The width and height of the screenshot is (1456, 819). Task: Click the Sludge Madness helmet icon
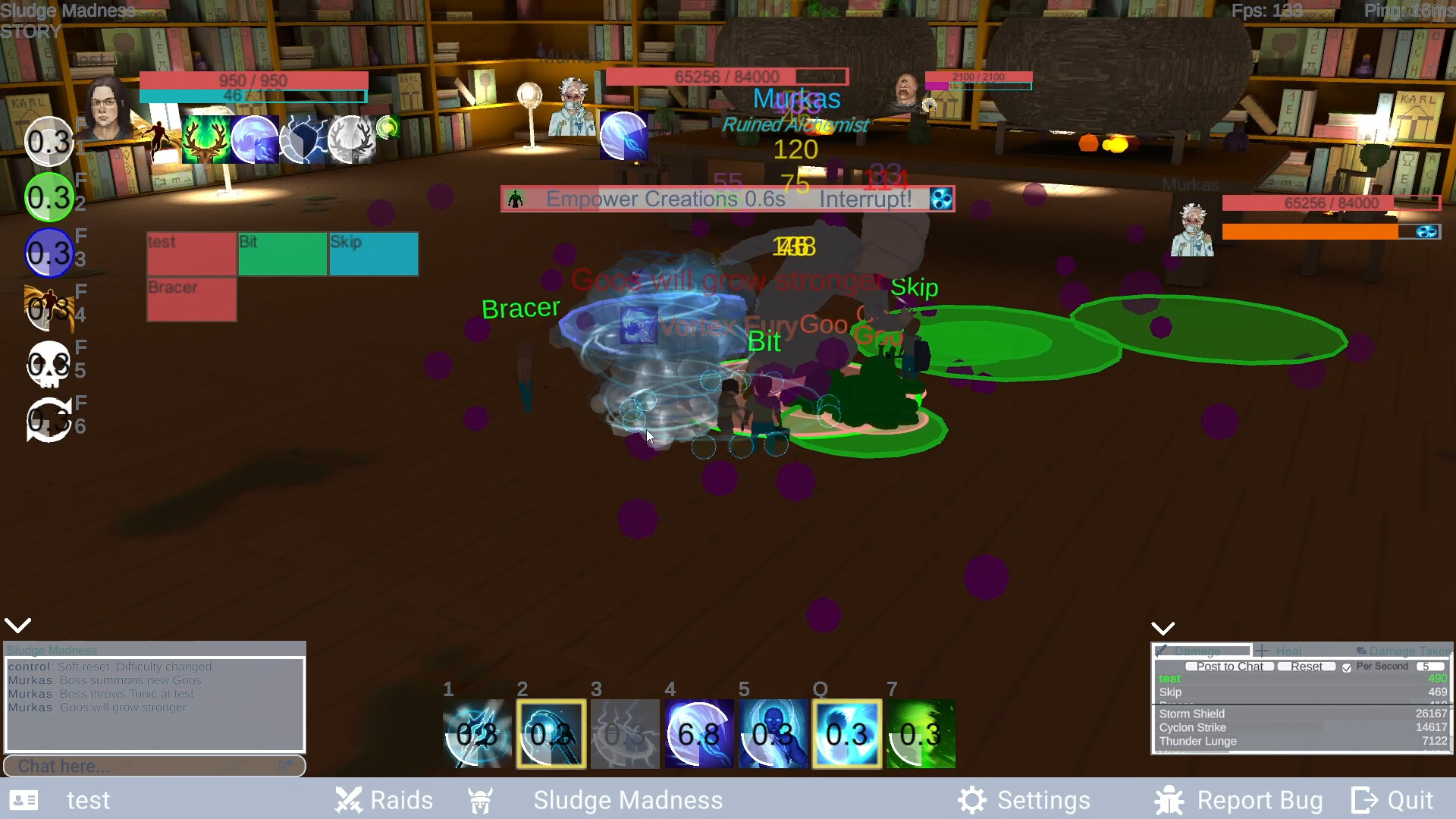click(x=480, y=801)
